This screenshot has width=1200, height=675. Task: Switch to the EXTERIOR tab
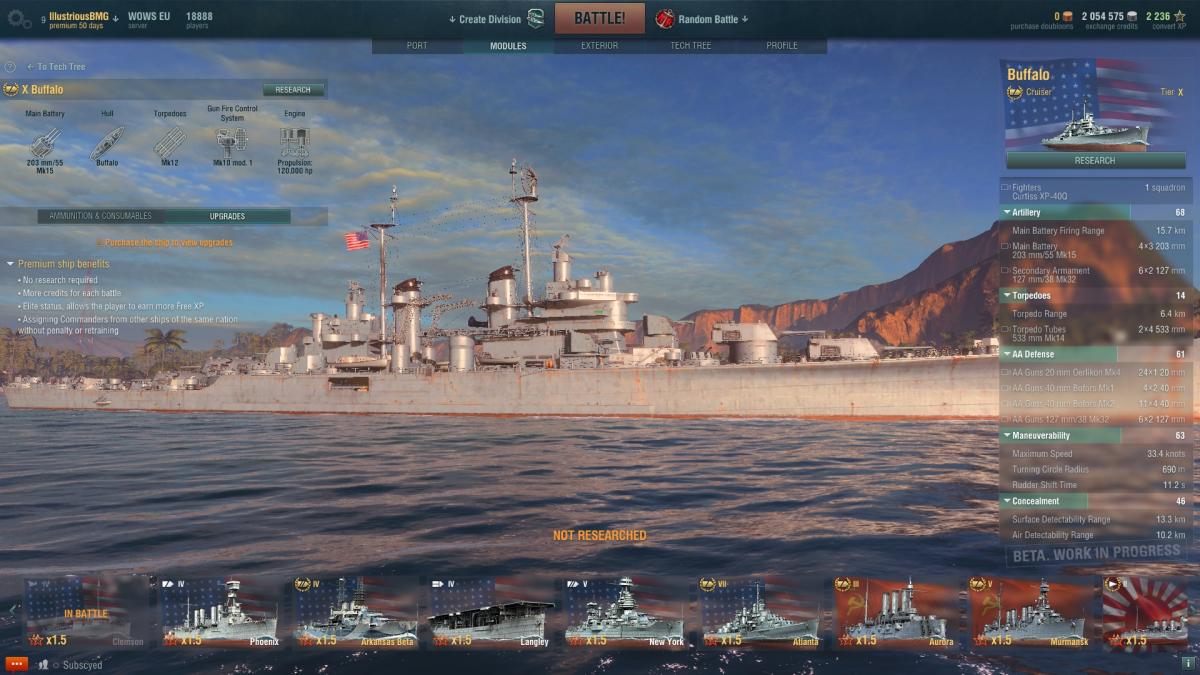(599, 46)
